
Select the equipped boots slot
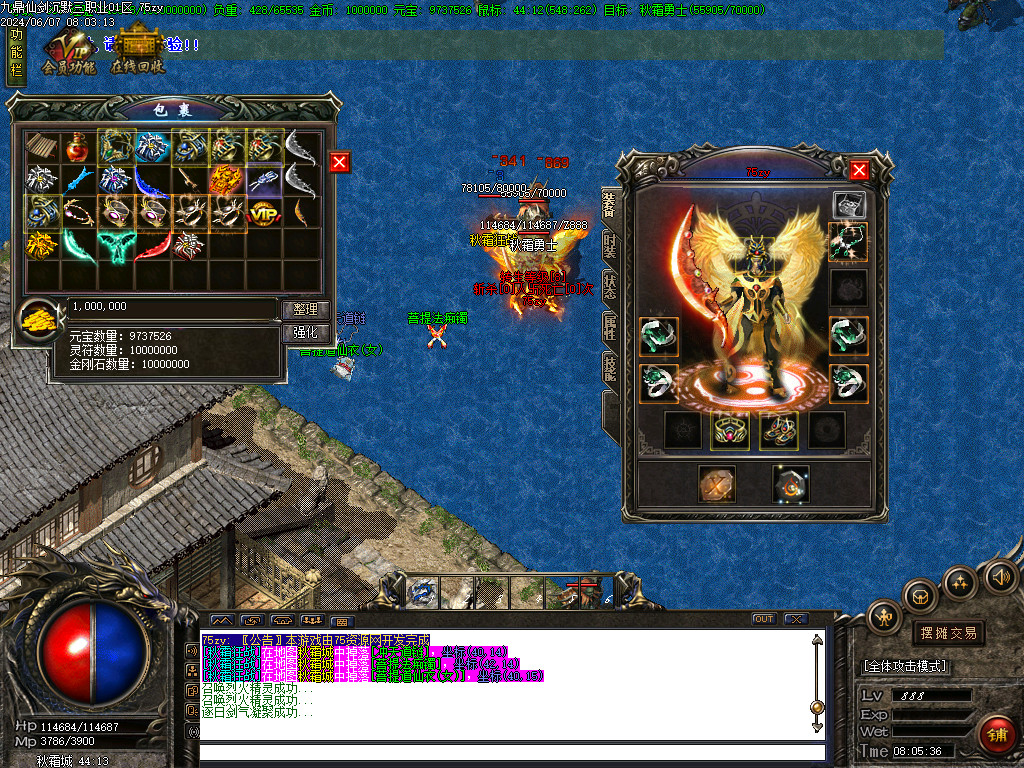[778, 430]
